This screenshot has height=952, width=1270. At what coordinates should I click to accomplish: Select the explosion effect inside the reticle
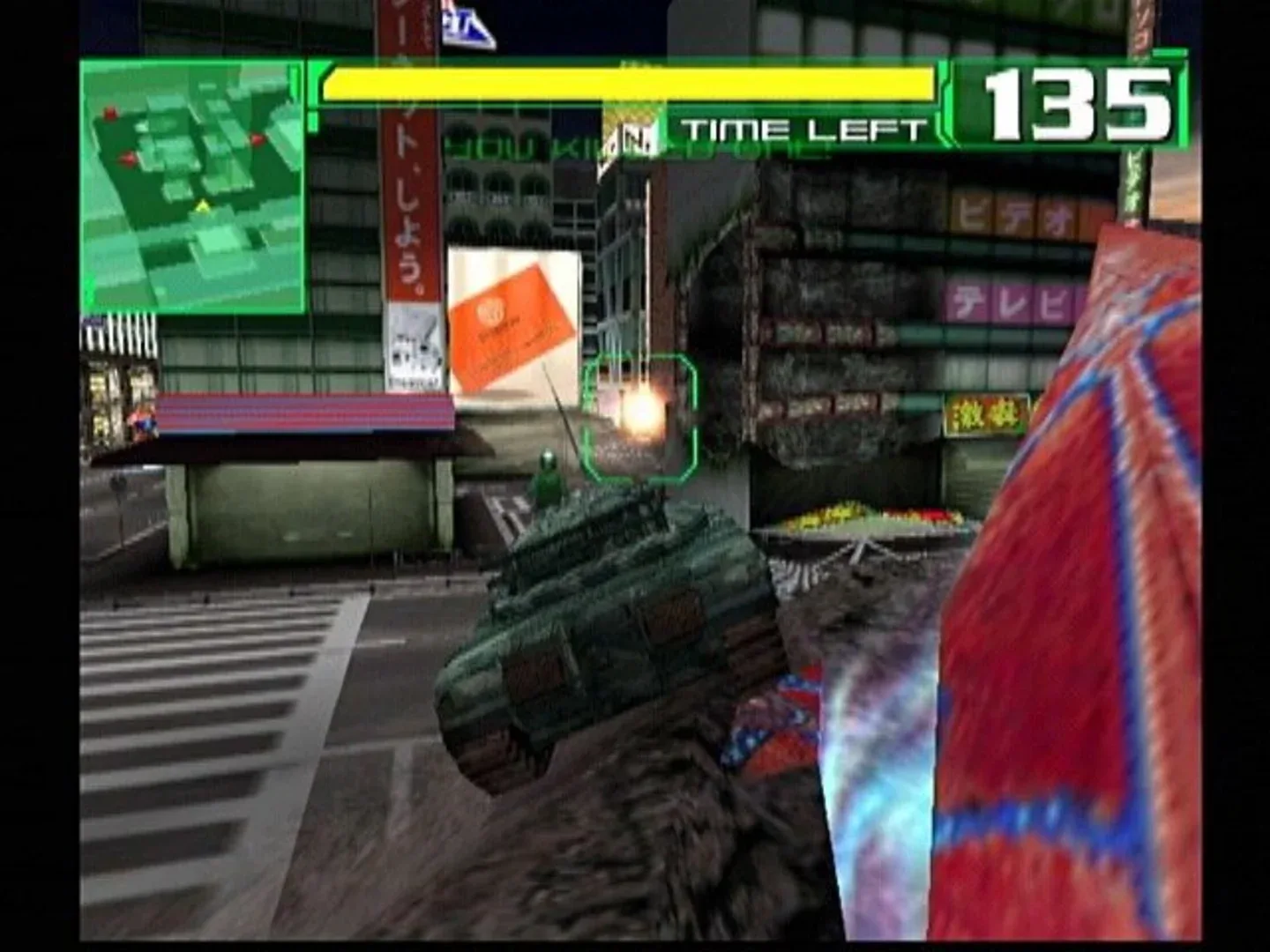[642, 410]
